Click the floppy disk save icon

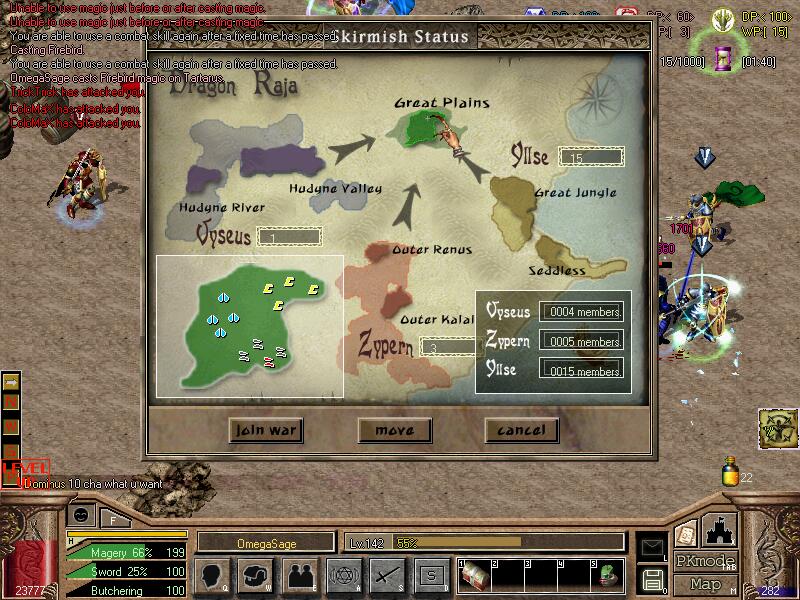(653, 578)
